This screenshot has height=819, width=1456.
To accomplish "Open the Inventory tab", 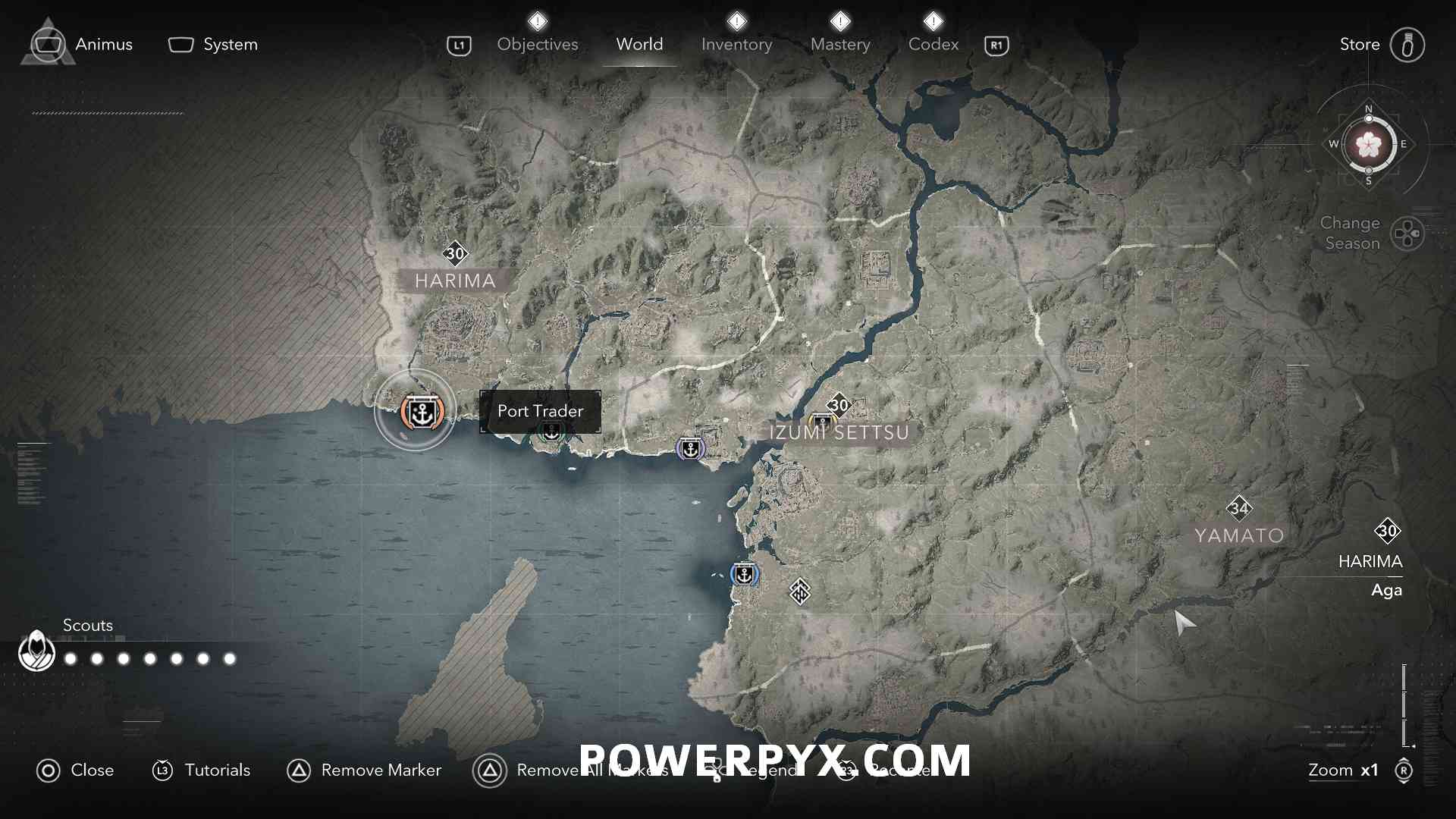I will pos(736,45).
